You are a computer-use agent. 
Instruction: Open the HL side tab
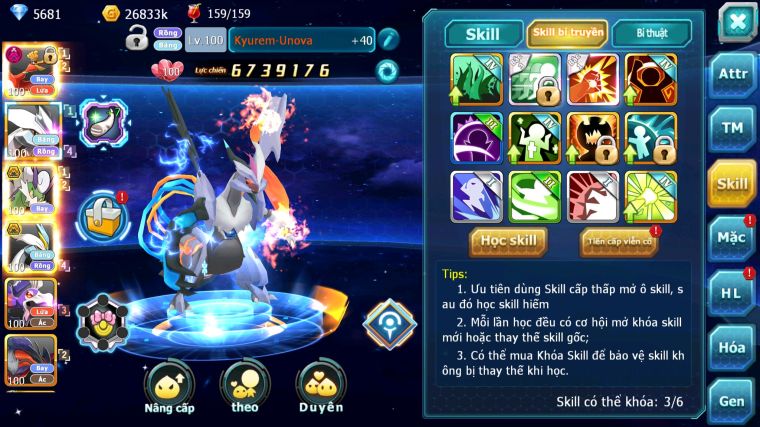[x=732, y=293]
